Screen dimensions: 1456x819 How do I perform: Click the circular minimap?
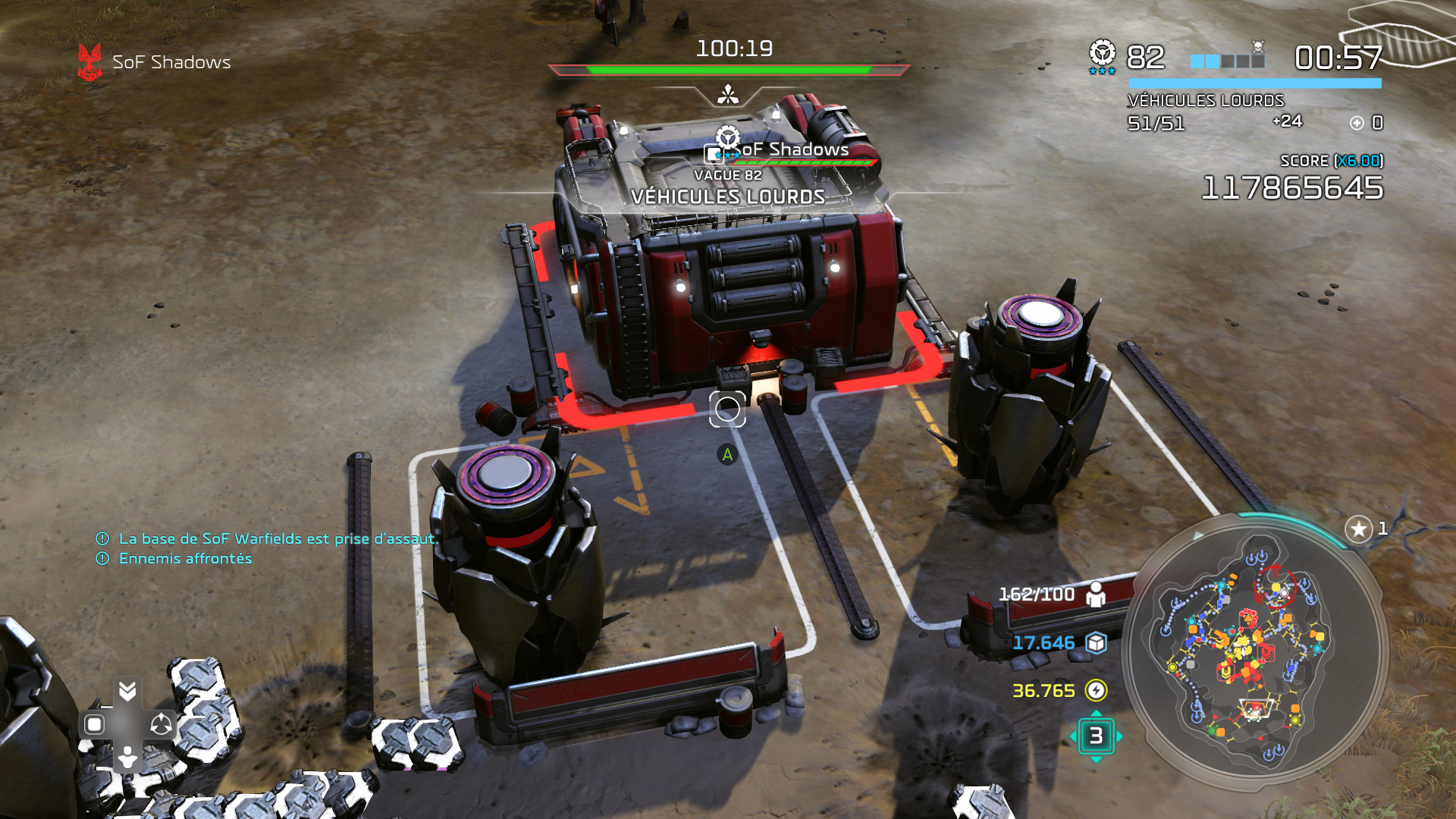(x=1255, y=648)
